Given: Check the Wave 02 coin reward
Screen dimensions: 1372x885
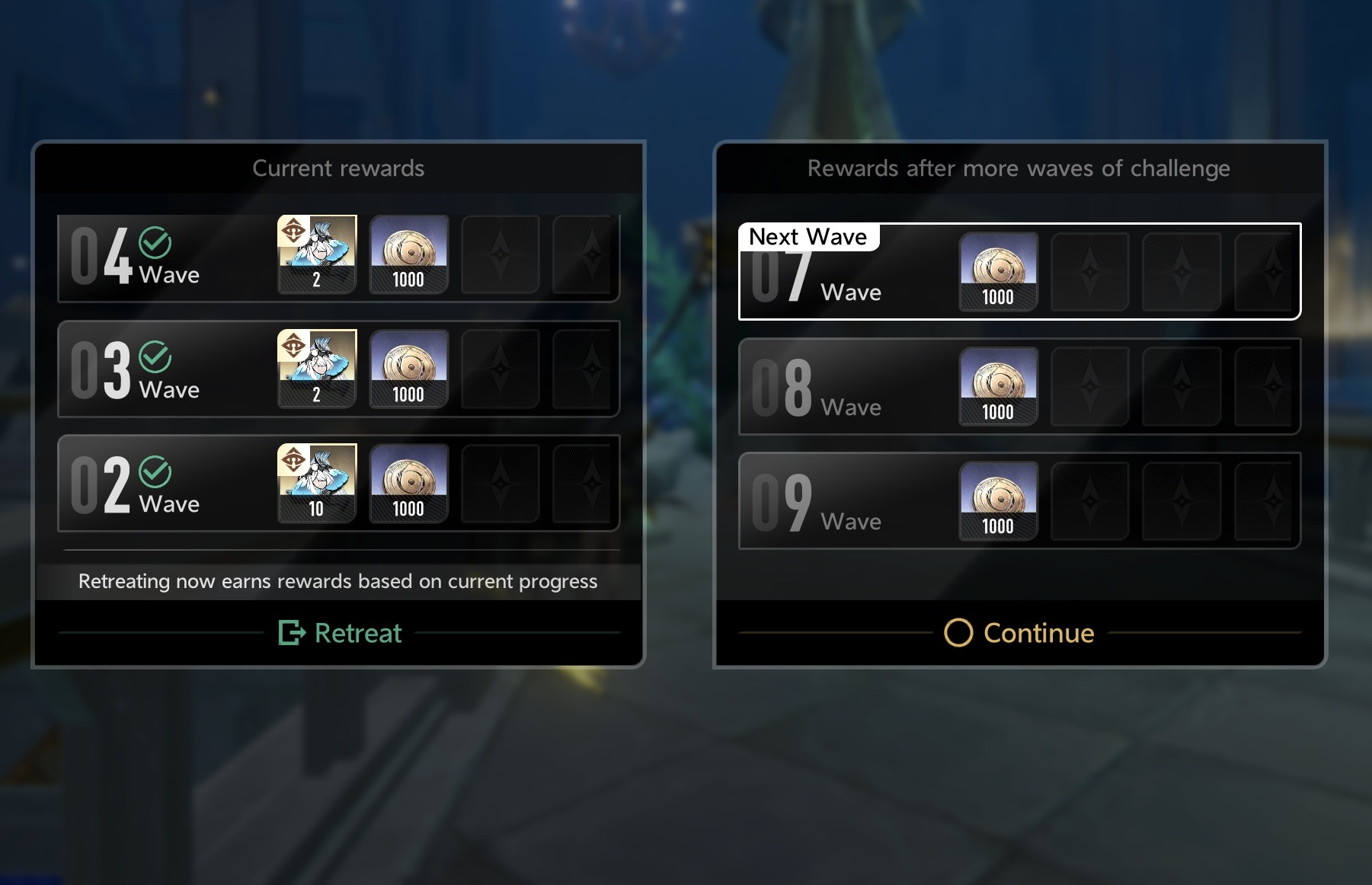Looking at the screenshot, I should (x=408, y=483).
